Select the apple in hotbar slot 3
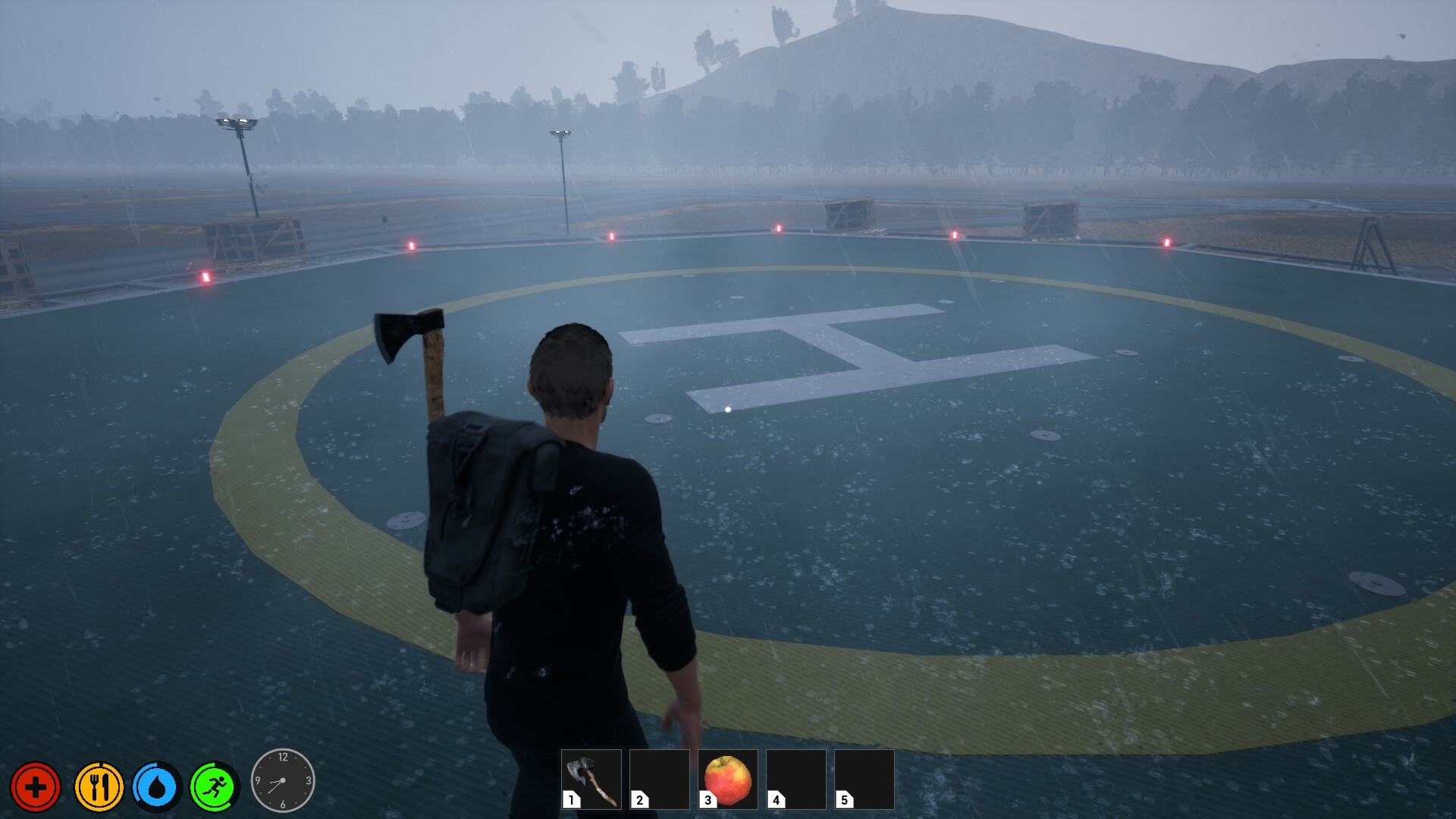Image resolution: width=1456 pixels, height=819 pixels. (x=726, y=780)
